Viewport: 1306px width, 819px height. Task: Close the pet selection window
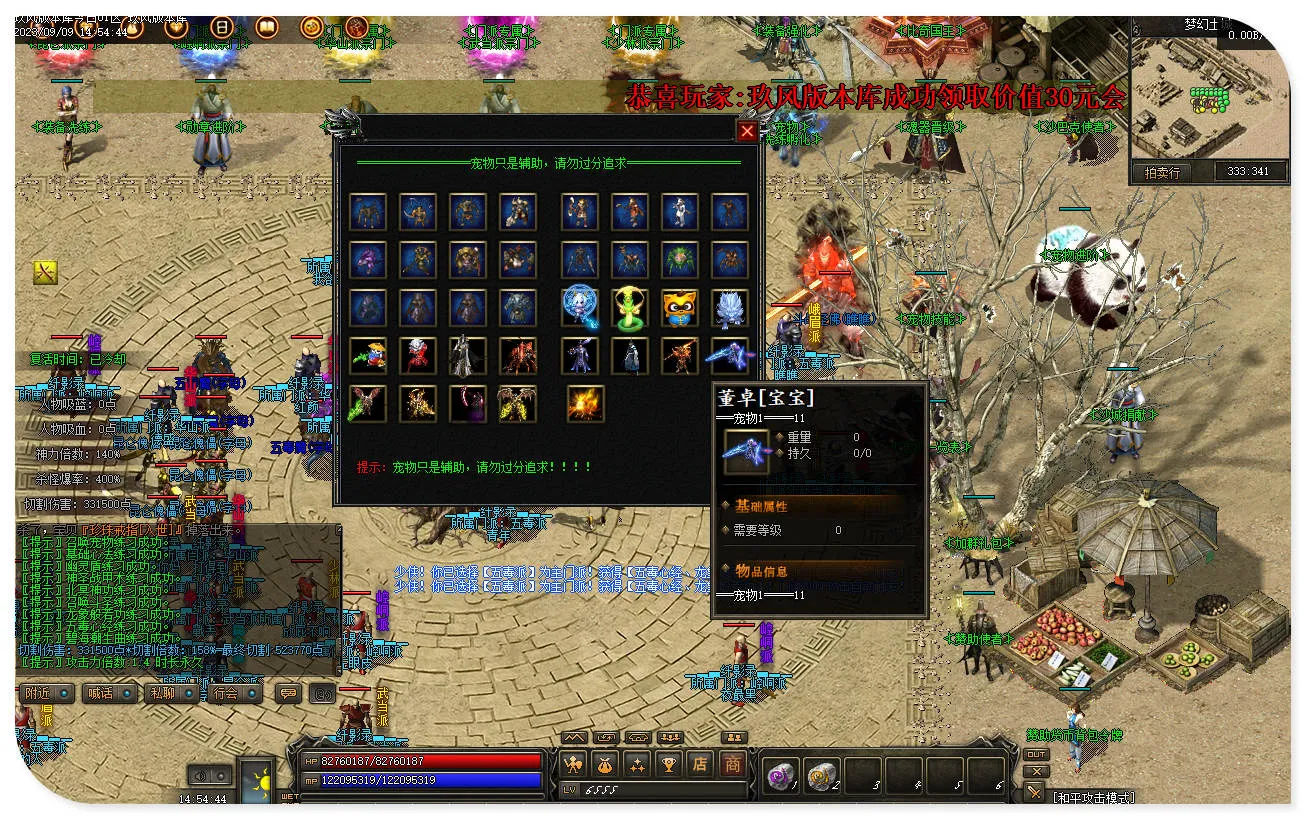tap(747, 131)
